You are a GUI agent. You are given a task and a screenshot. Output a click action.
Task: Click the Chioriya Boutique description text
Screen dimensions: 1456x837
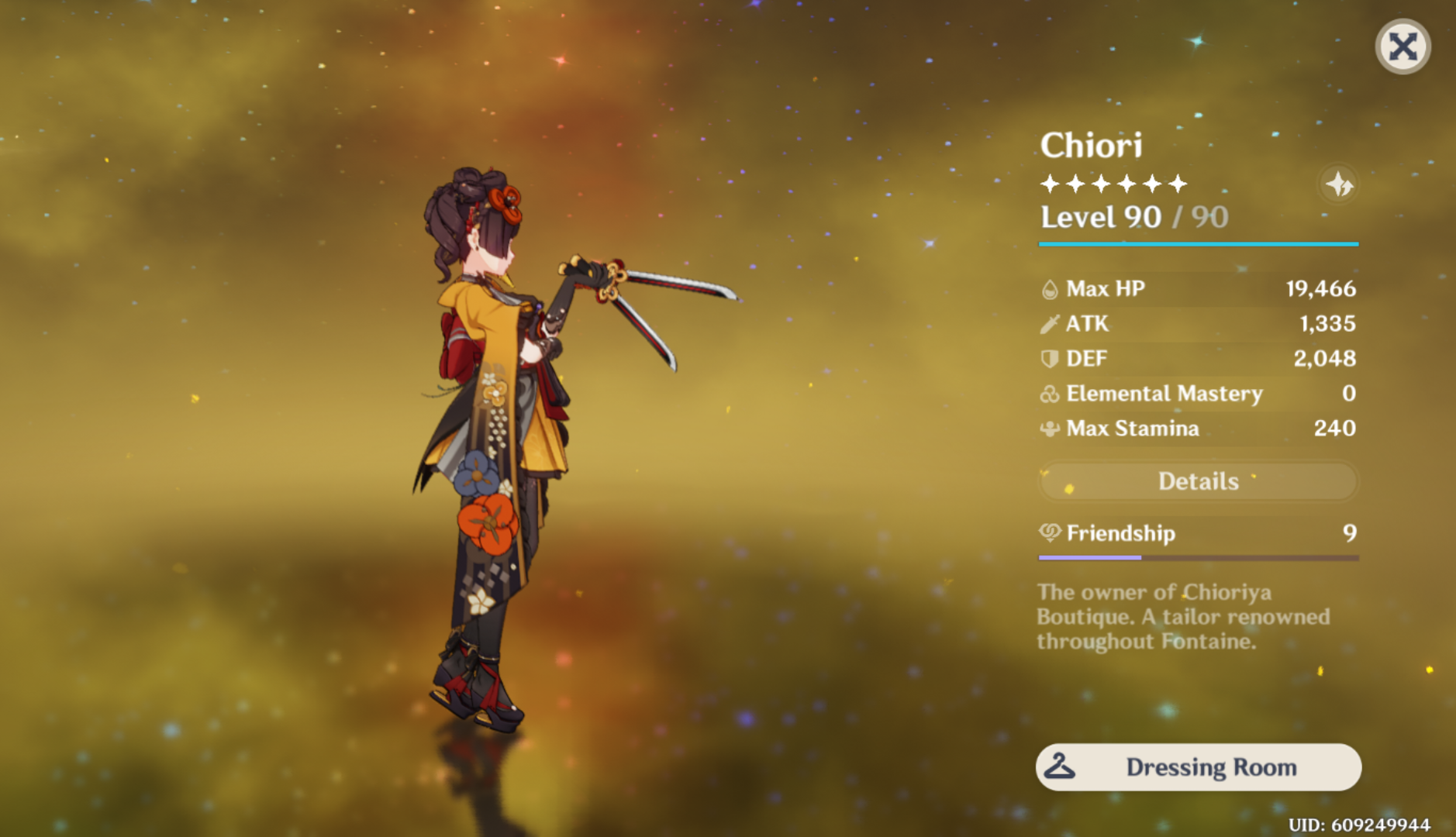point(1182,617)
